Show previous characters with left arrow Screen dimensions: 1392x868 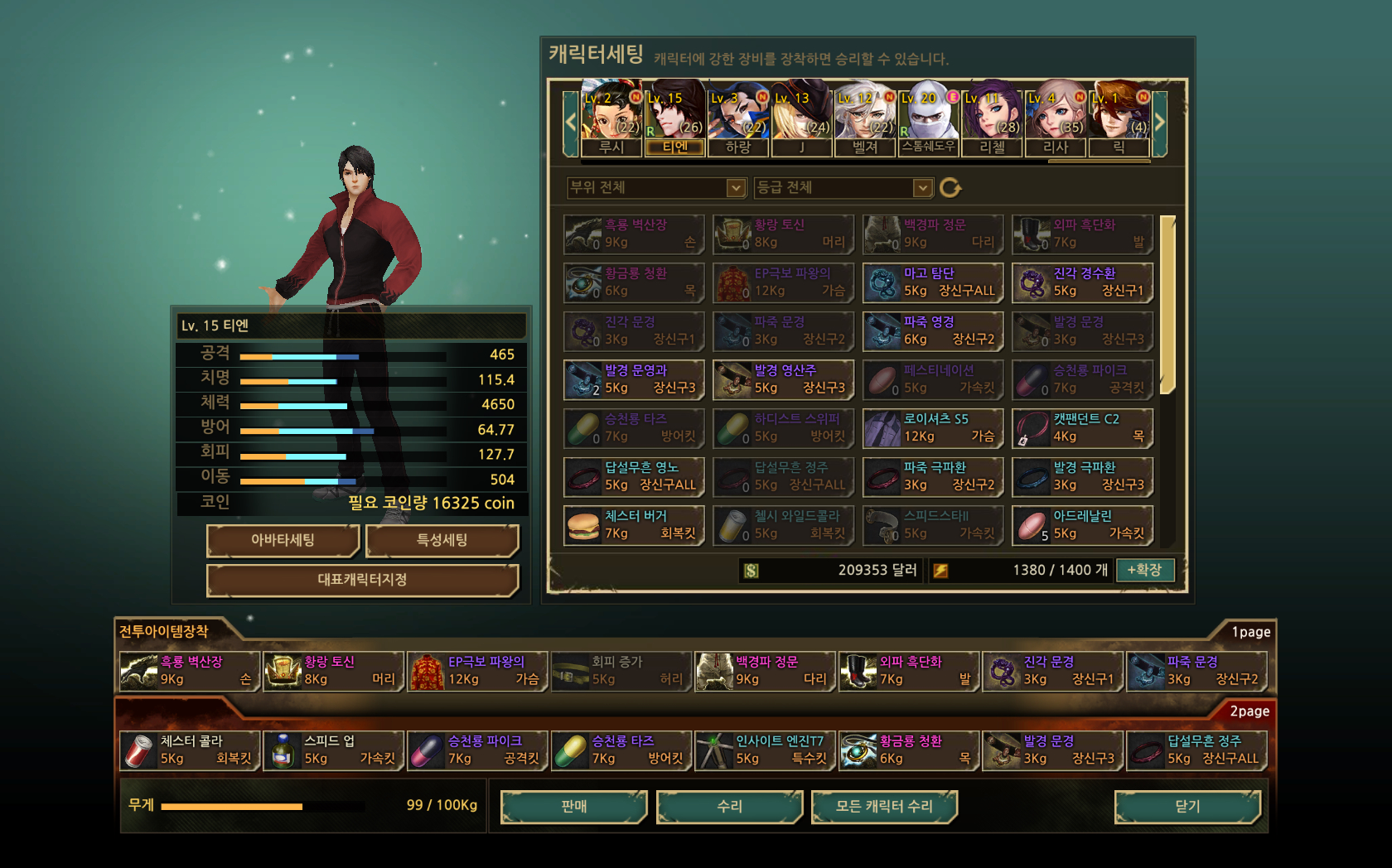[570, 123]
